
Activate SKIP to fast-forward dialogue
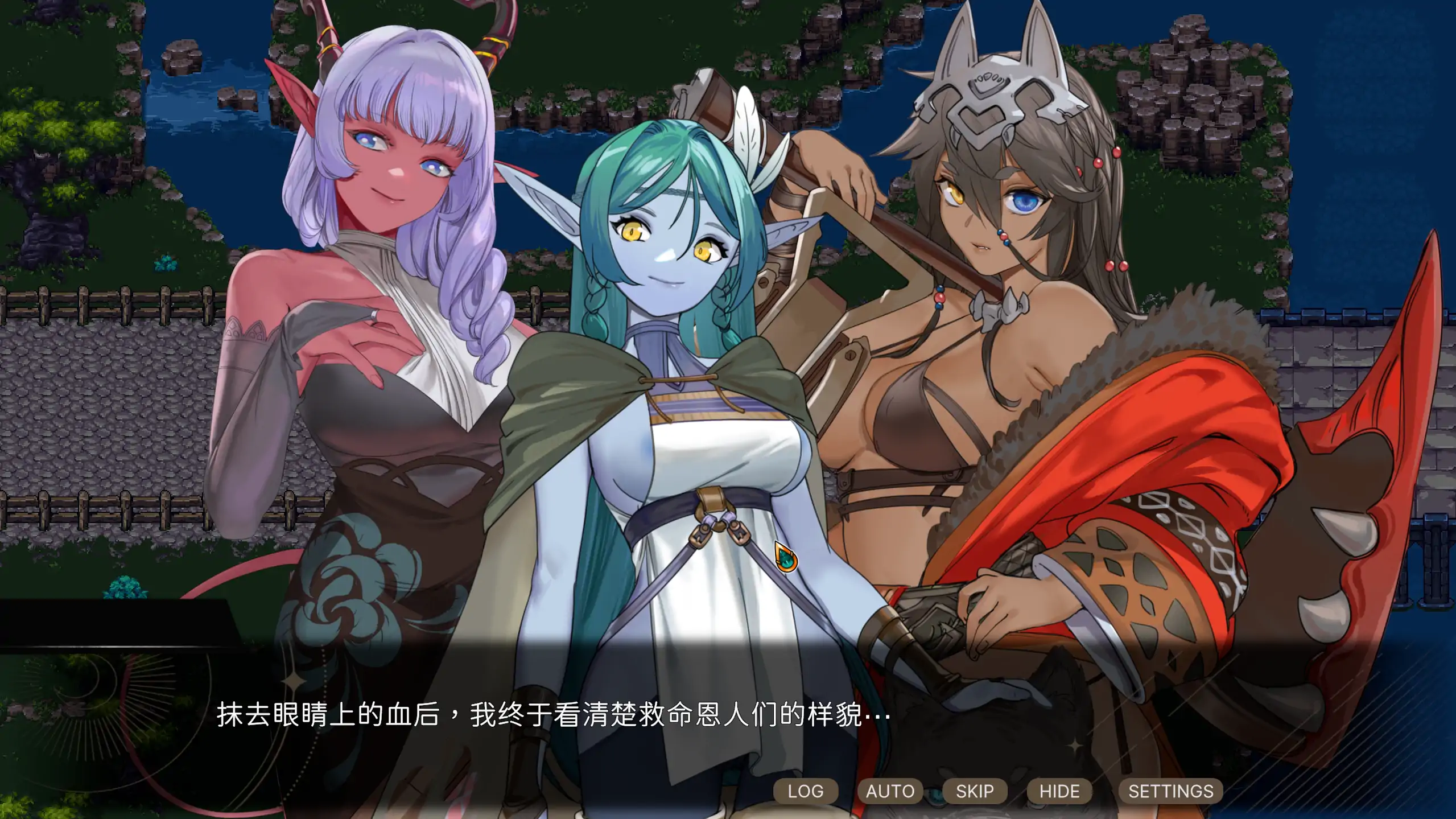click(x=975, y=791)
